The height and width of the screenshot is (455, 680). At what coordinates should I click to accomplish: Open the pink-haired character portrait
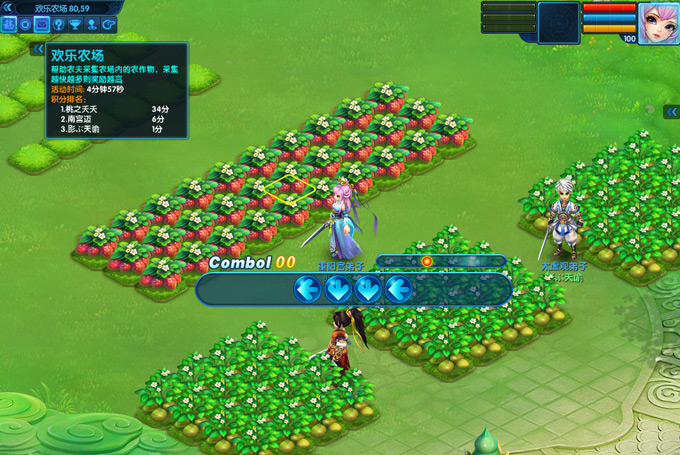click(658, 22)
